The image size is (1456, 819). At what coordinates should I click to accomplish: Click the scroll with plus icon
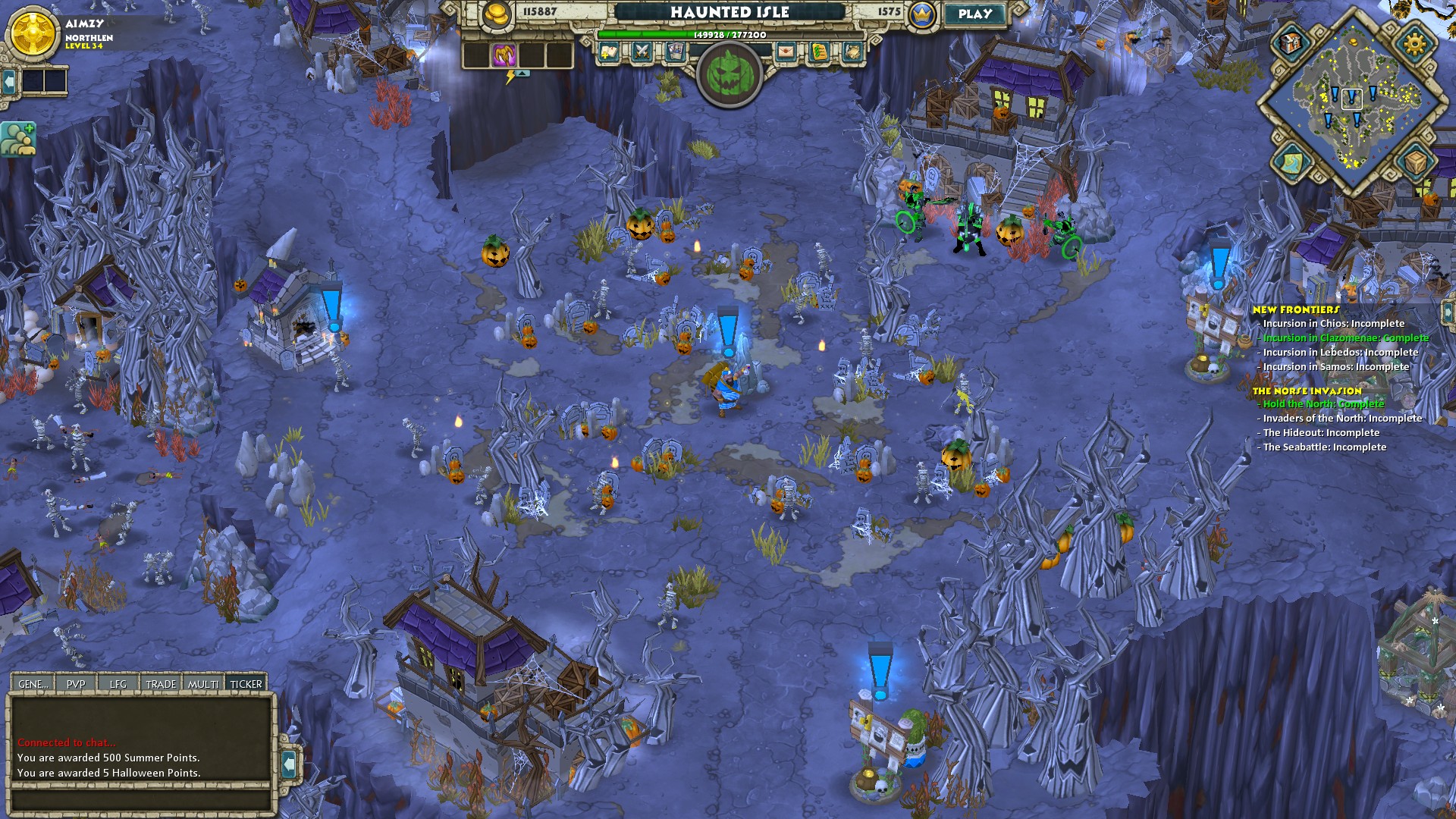609,52
